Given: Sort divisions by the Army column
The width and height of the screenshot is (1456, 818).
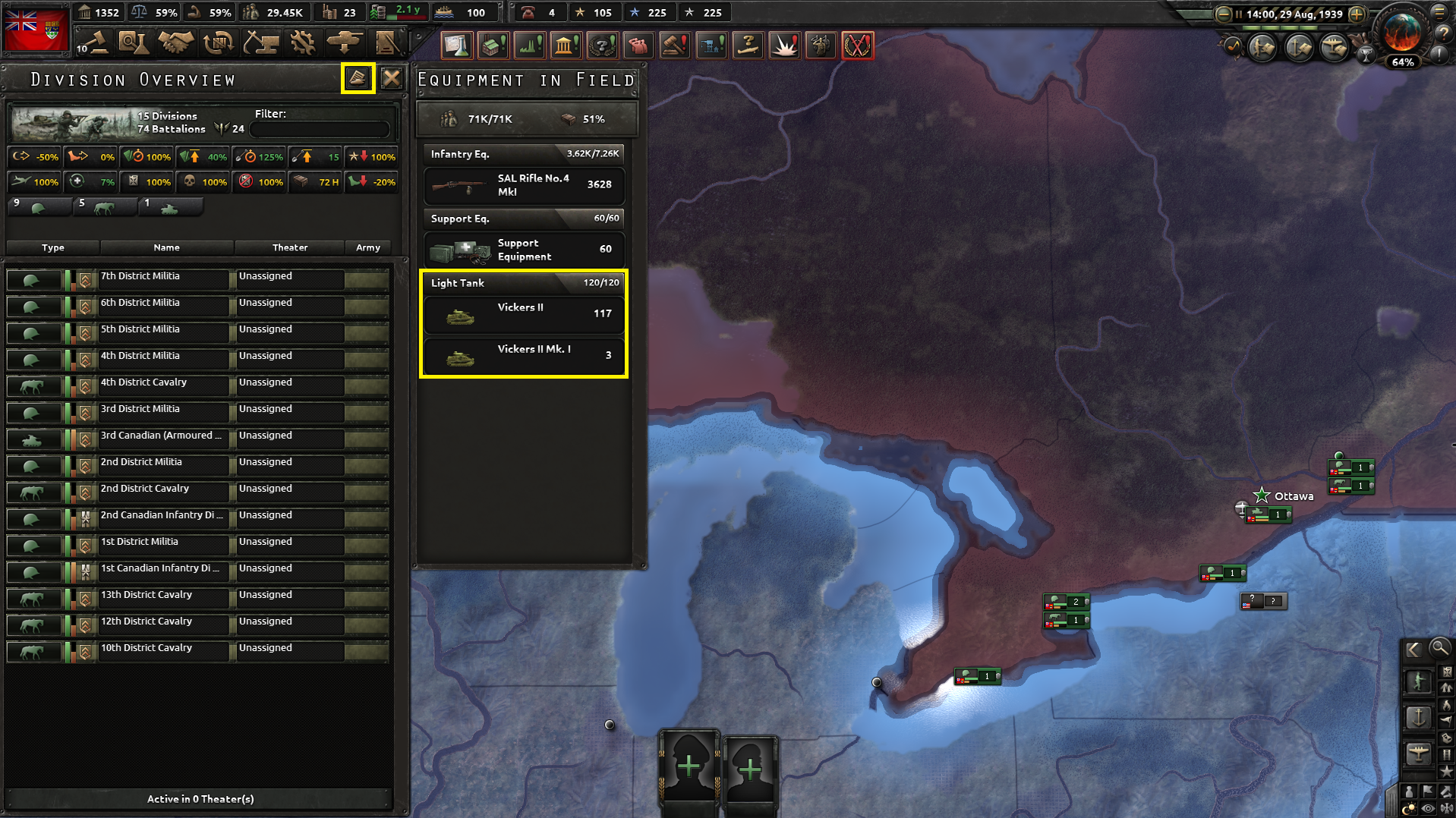Looking at the screenshot, I should (369, 247).
